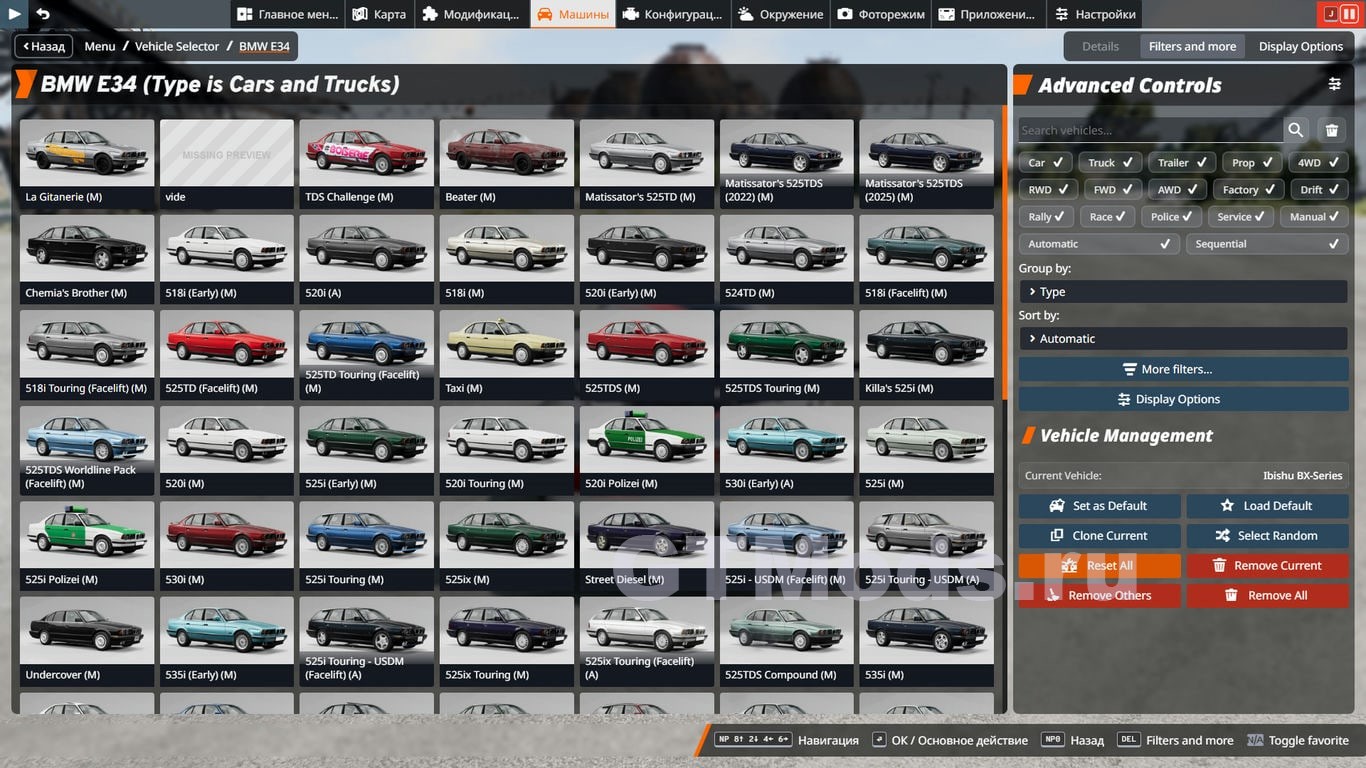Open the Карта top menu tab
The height and width of the screenshot is (768, 1366).
pos(378,14)
